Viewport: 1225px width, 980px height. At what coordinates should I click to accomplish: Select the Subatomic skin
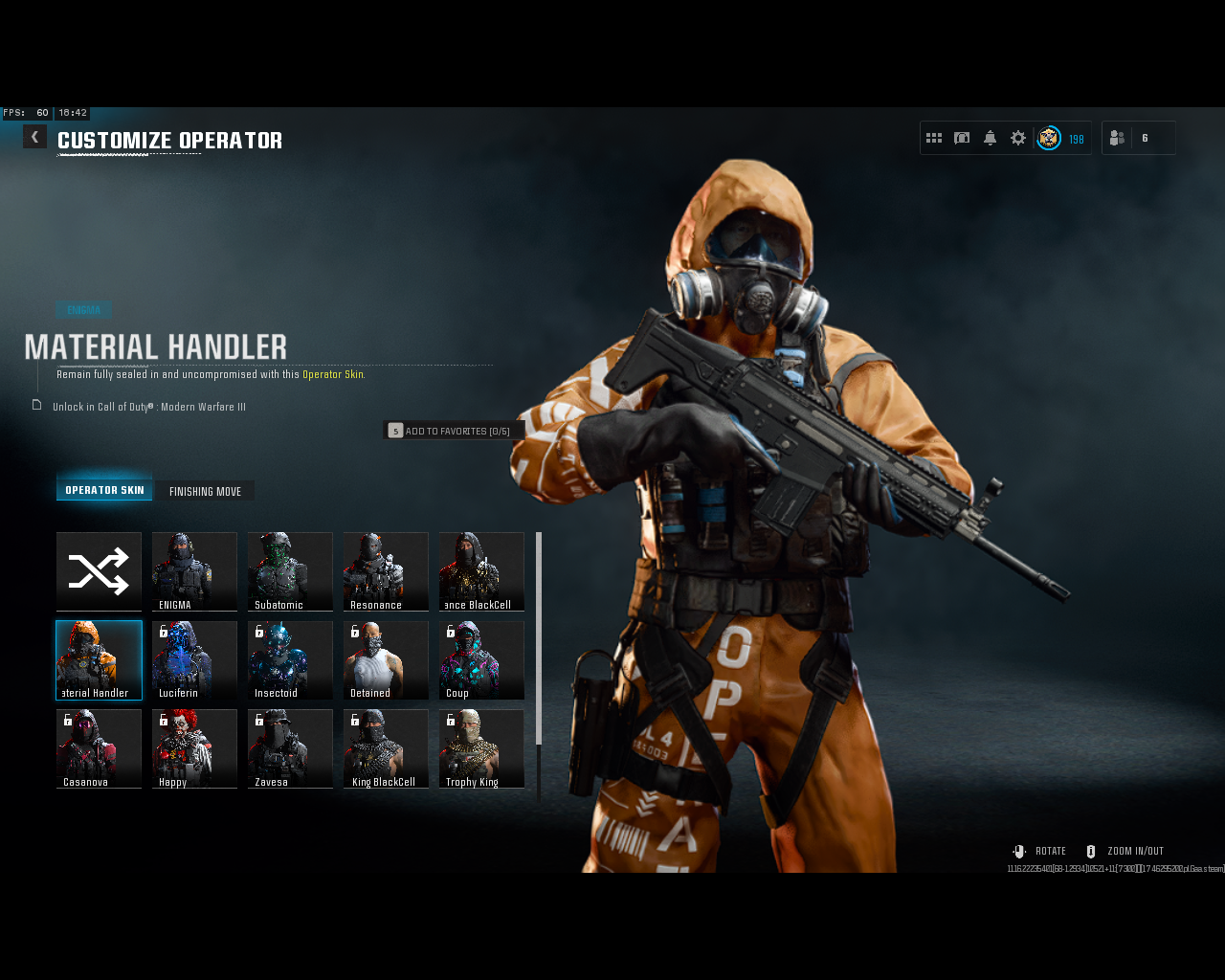(x=290, y=571)
